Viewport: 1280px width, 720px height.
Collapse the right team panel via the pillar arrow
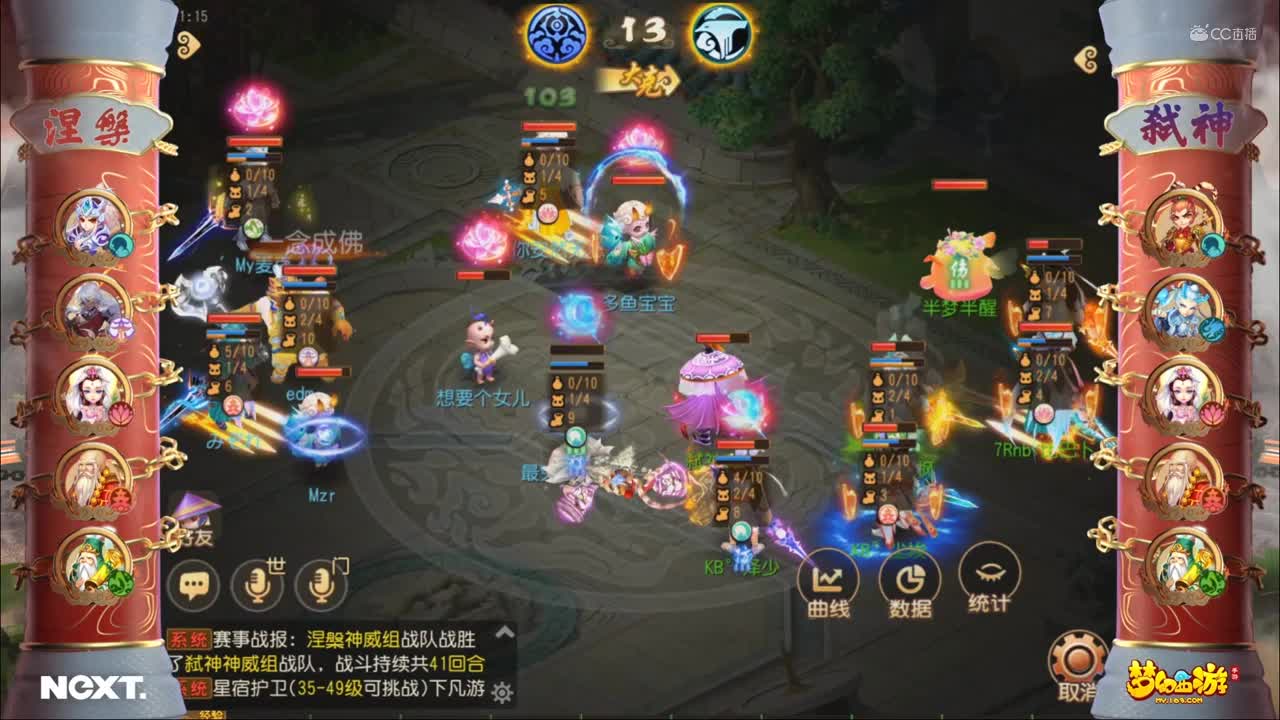[x=1084, y=60]
